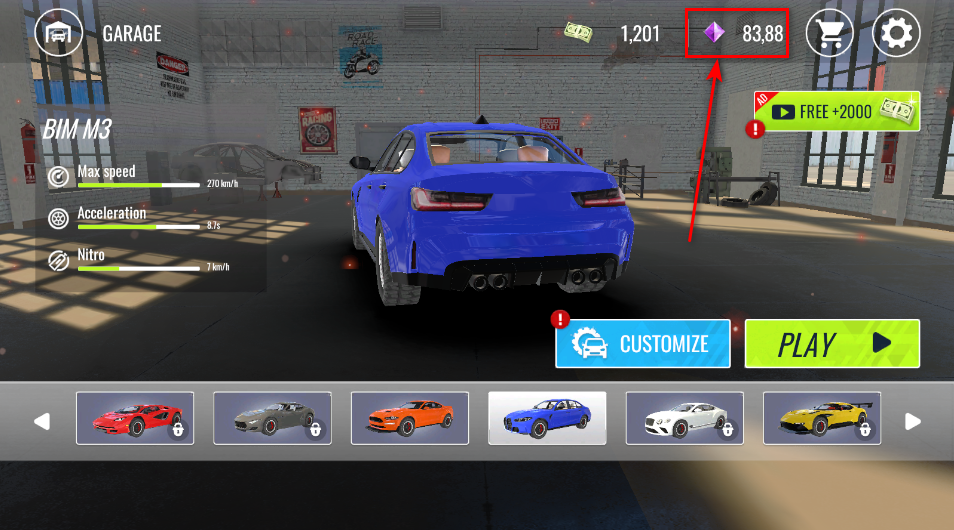Open the garage icon button

click(x=59, y=33)
